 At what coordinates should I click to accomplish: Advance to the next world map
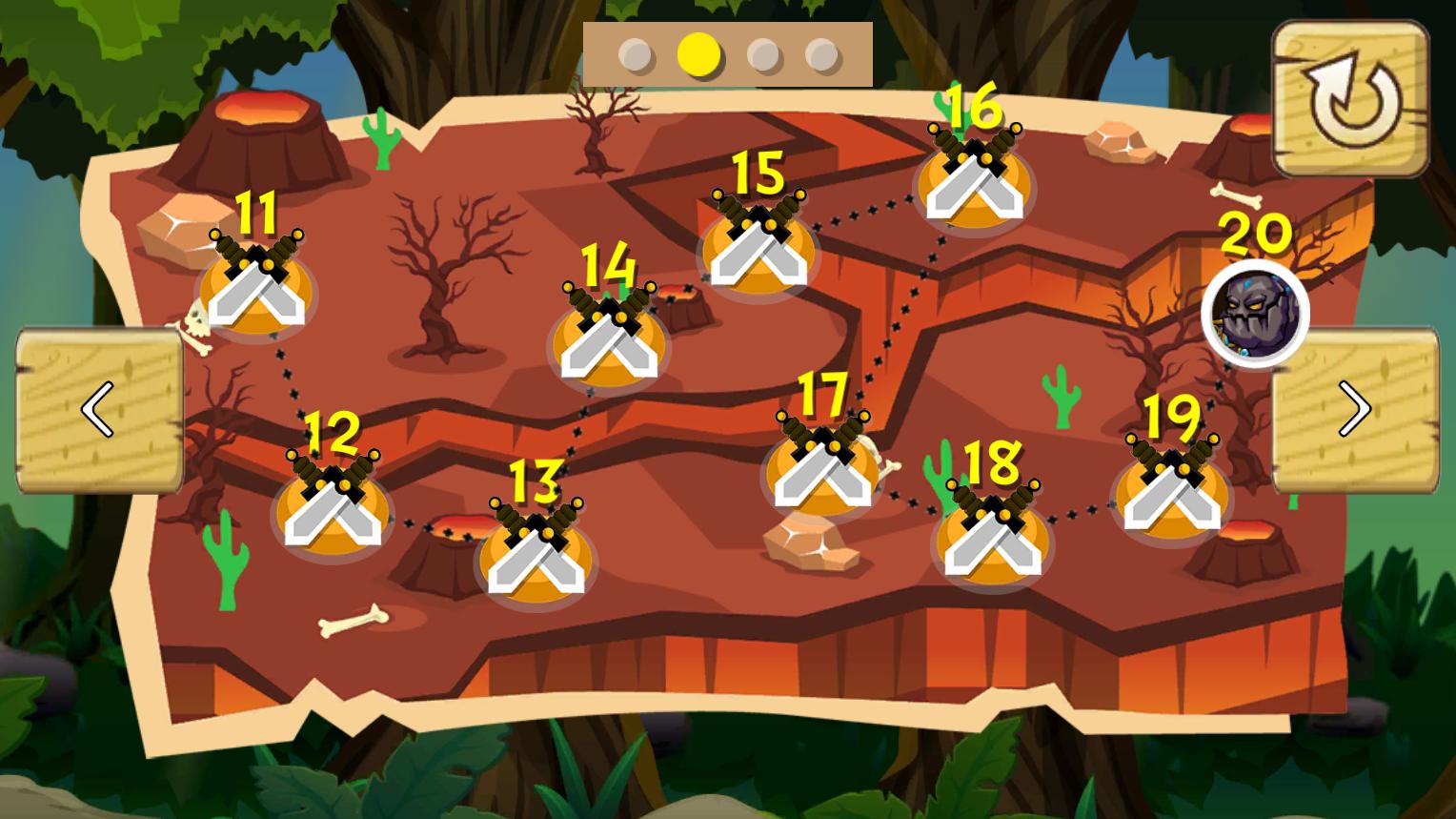1354,410
